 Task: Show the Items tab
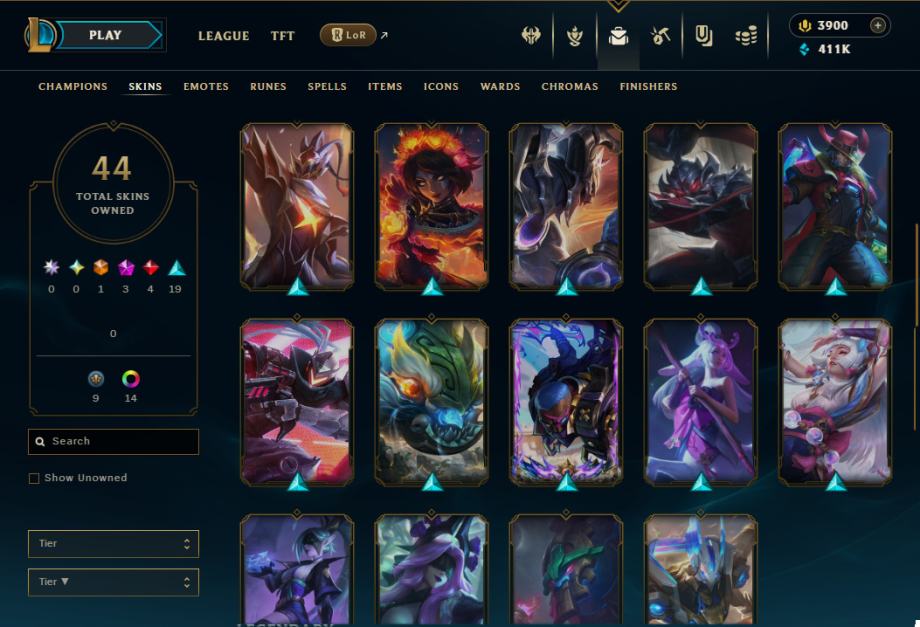(385, 87)
